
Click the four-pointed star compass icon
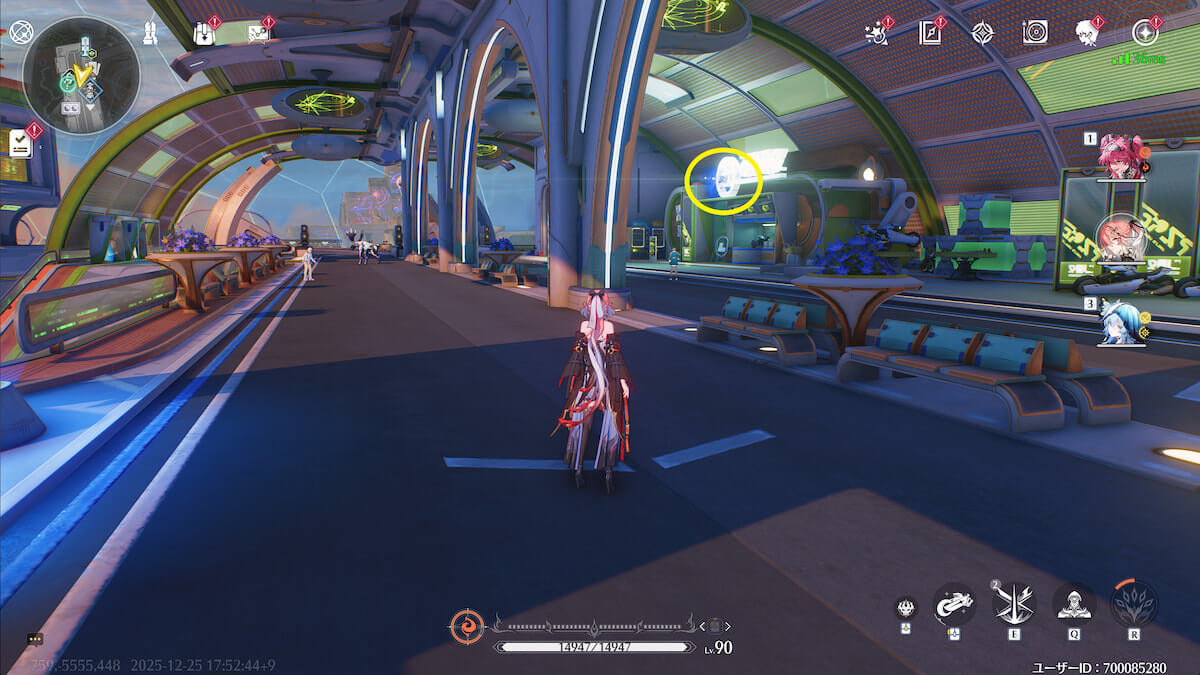[x=982, y=33]
